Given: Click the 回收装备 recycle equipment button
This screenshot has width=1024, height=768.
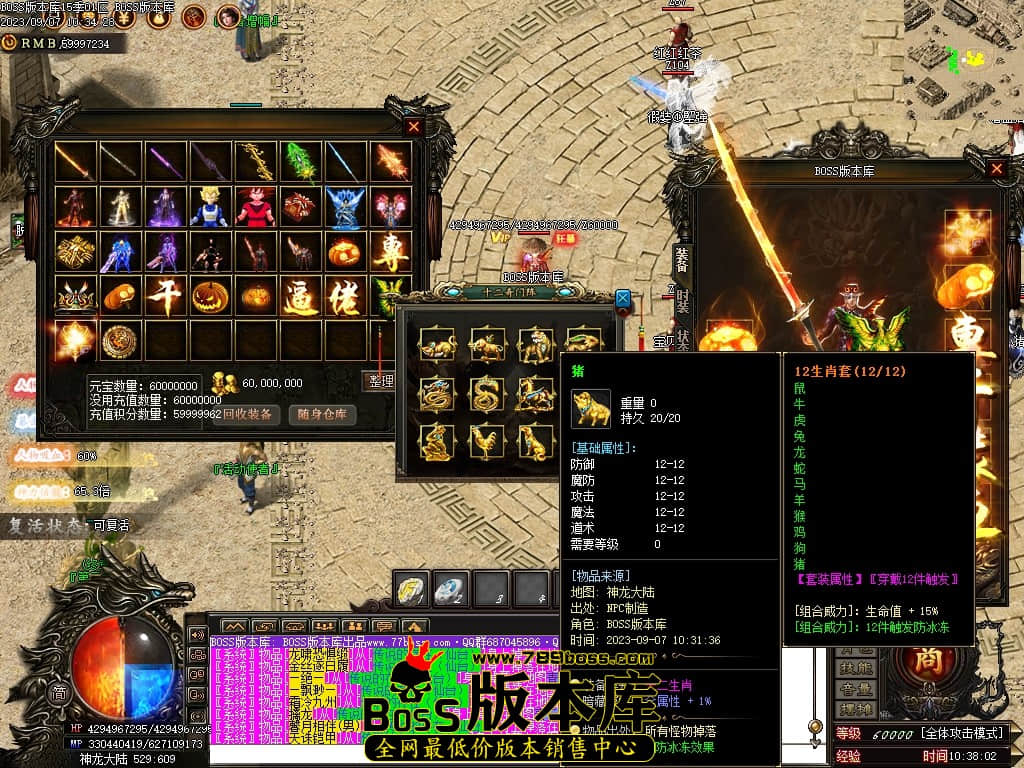Looking at the screenshot, I should click(x=245, y=414).
